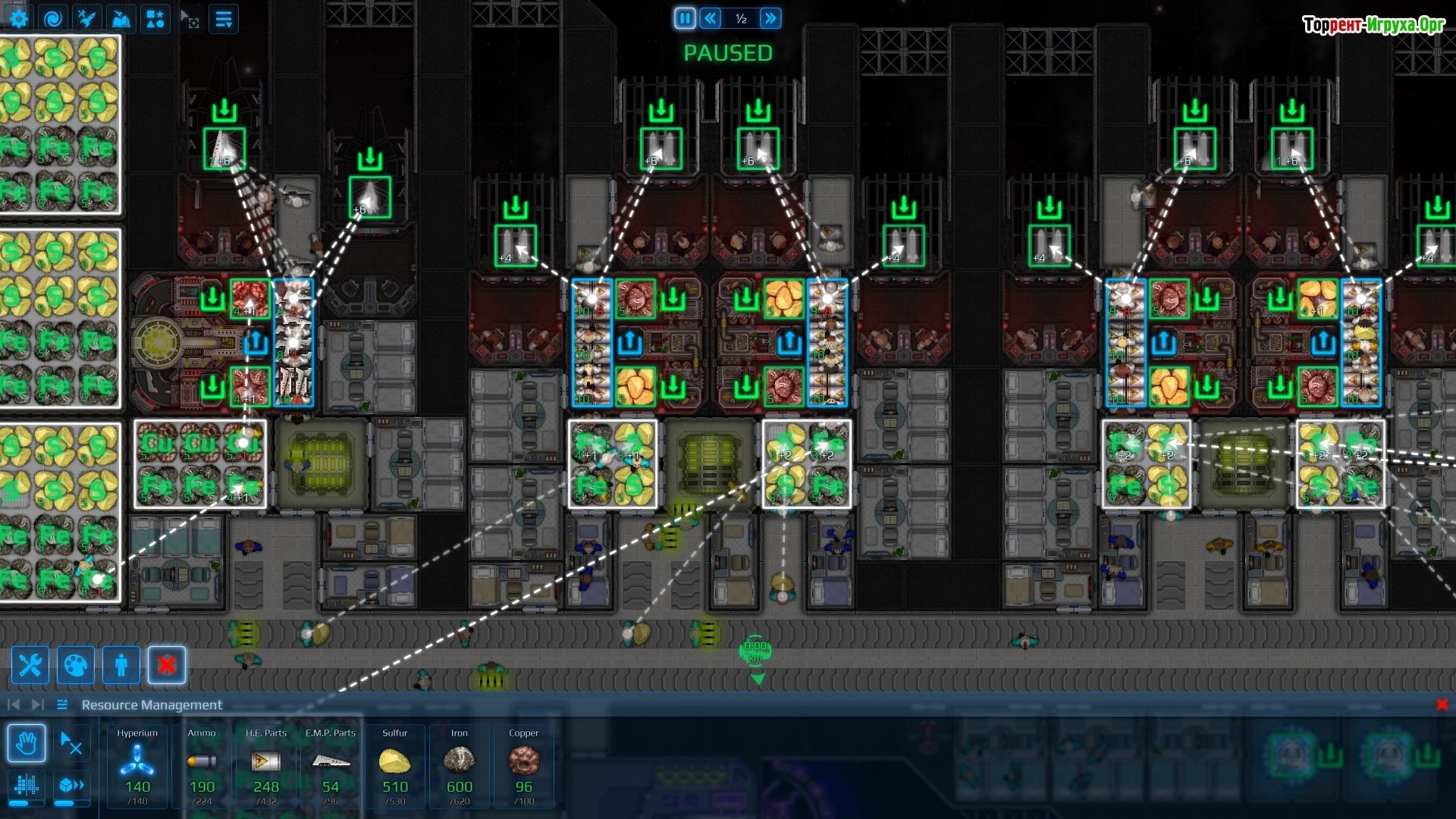Open the gear settings menu
The width and height of the screenshot is (1456, 819).
point(18,19)
